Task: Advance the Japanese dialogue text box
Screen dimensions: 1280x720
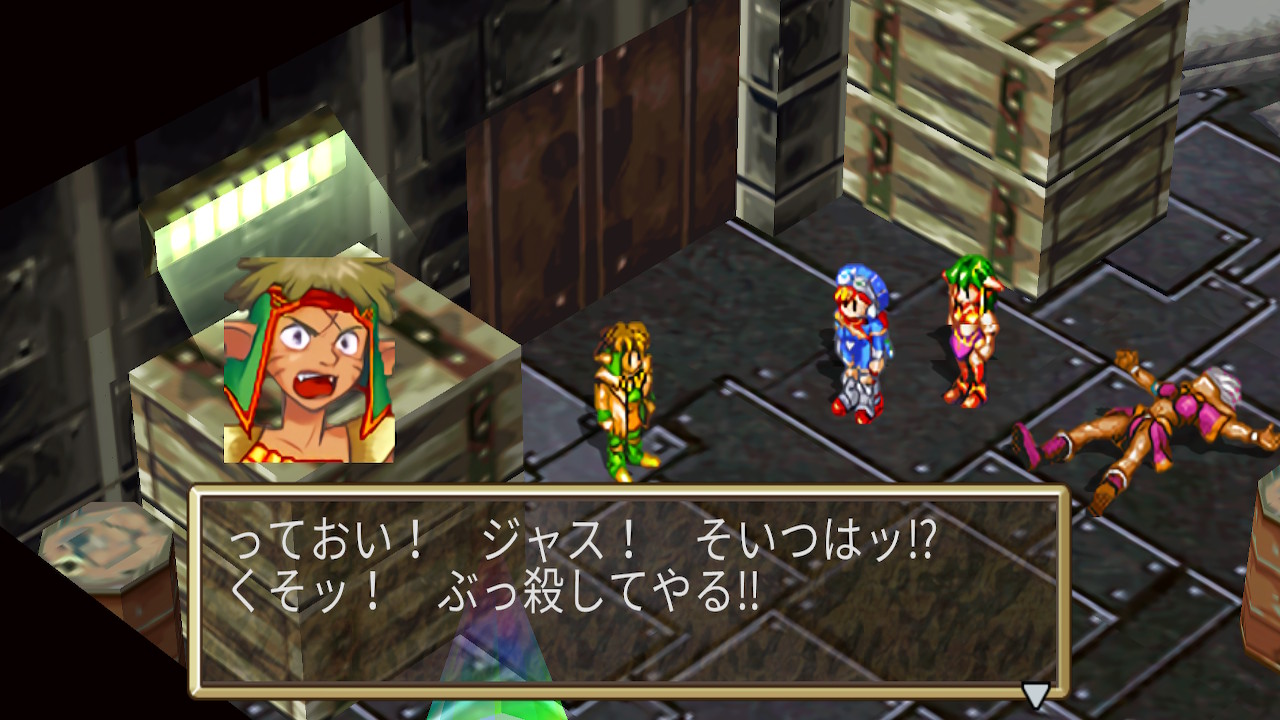Action: (629, 590)
